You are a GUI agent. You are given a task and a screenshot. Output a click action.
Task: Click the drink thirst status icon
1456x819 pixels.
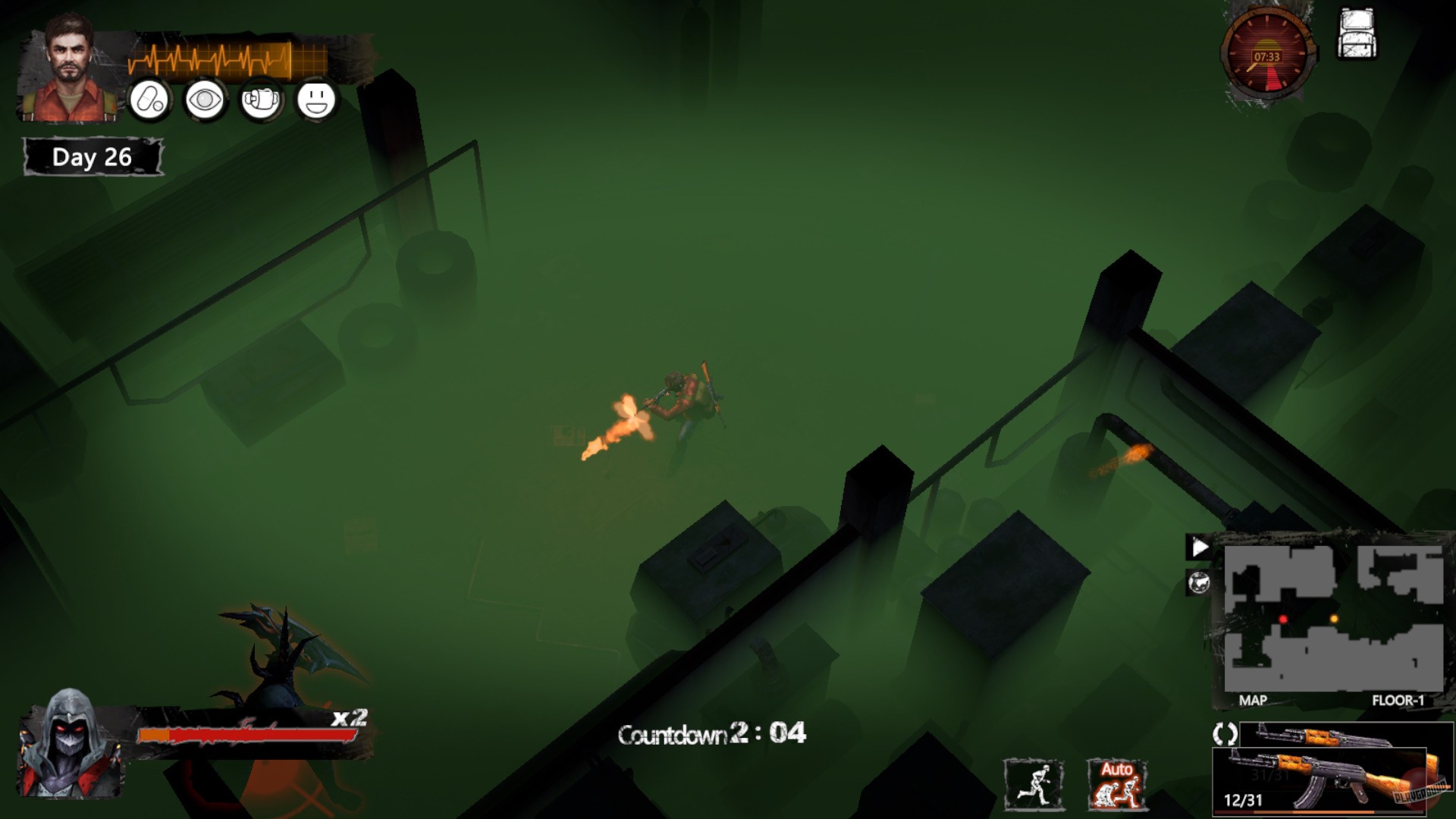pos(262,99)
